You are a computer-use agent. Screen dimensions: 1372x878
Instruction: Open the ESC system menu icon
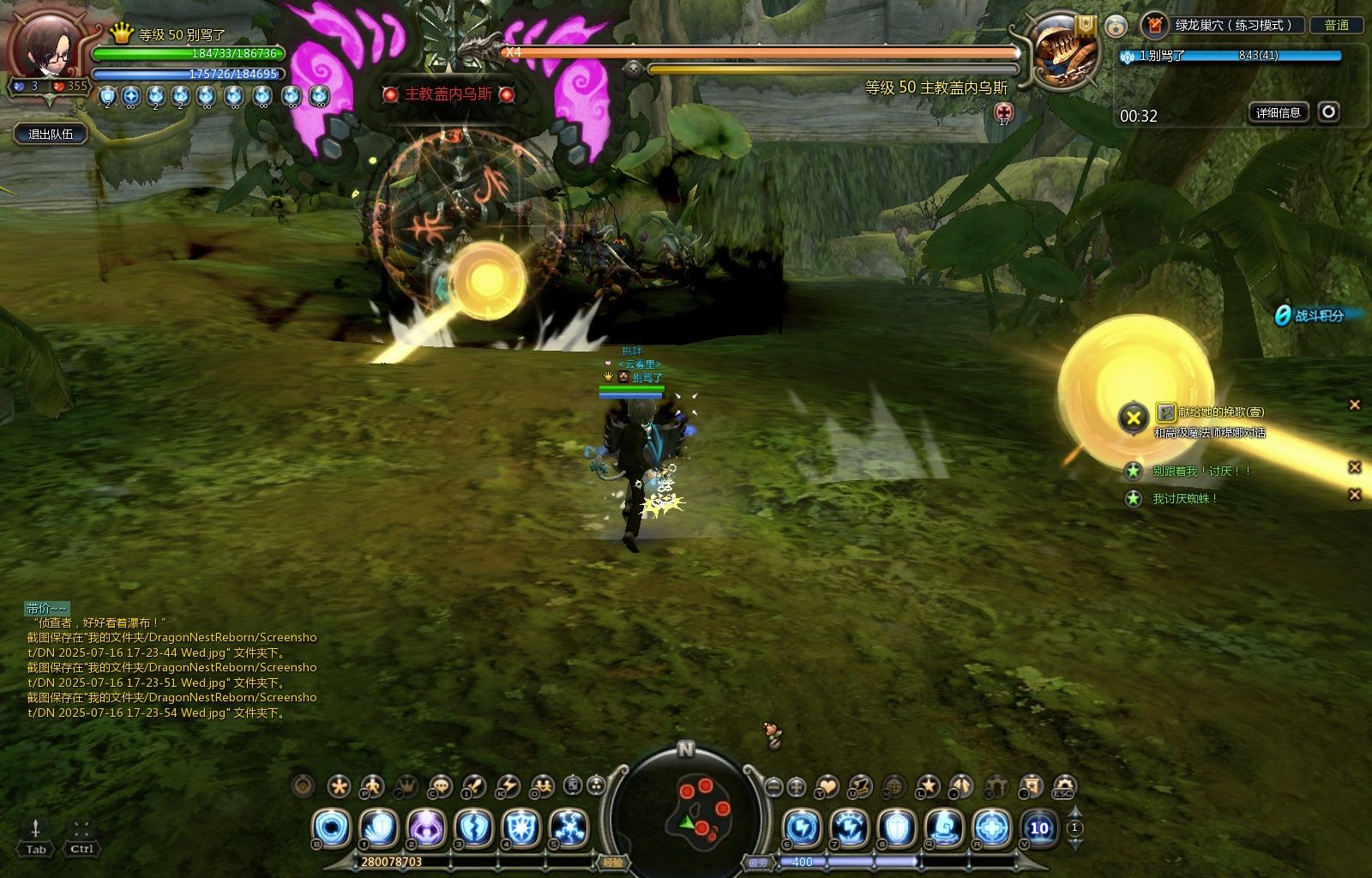pyautogui.click(x=1064, y=786)
